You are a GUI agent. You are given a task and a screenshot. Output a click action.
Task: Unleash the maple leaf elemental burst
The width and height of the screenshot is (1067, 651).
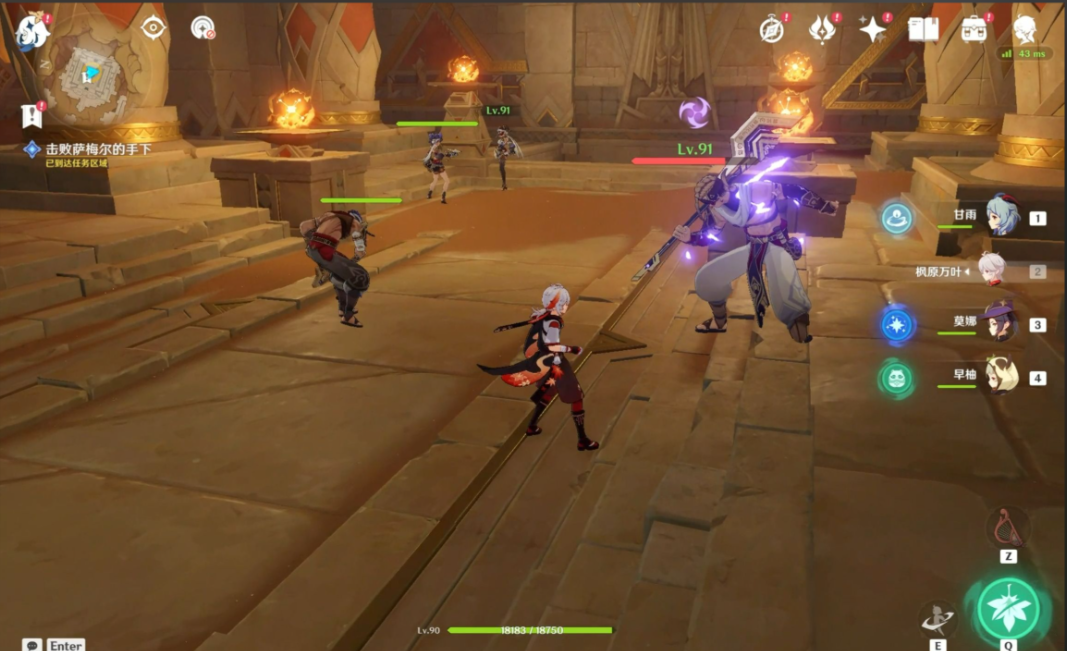pos(1008,606)
